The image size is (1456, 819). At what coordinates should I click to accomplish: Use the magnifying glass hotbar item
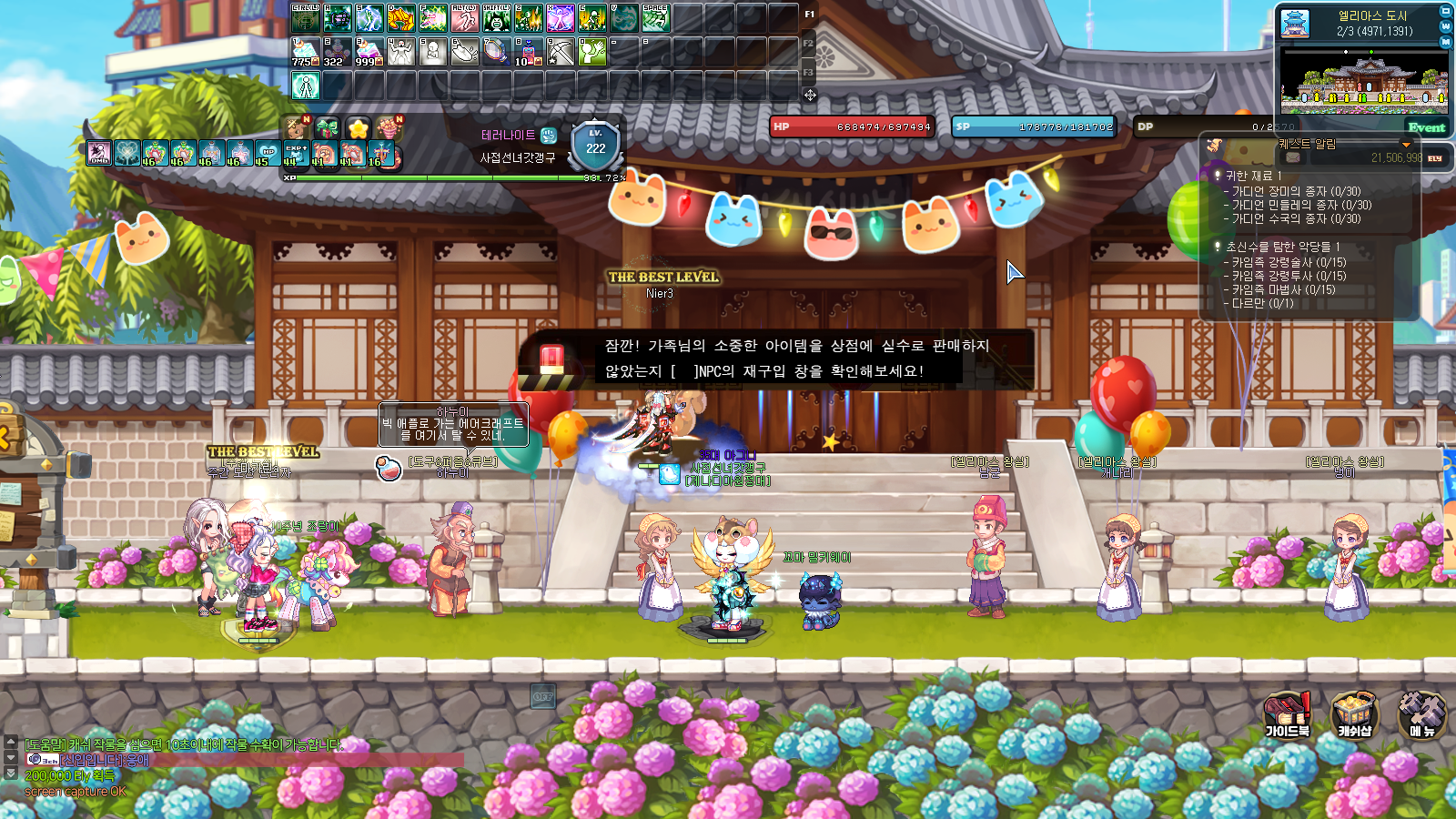click(496, 51)
